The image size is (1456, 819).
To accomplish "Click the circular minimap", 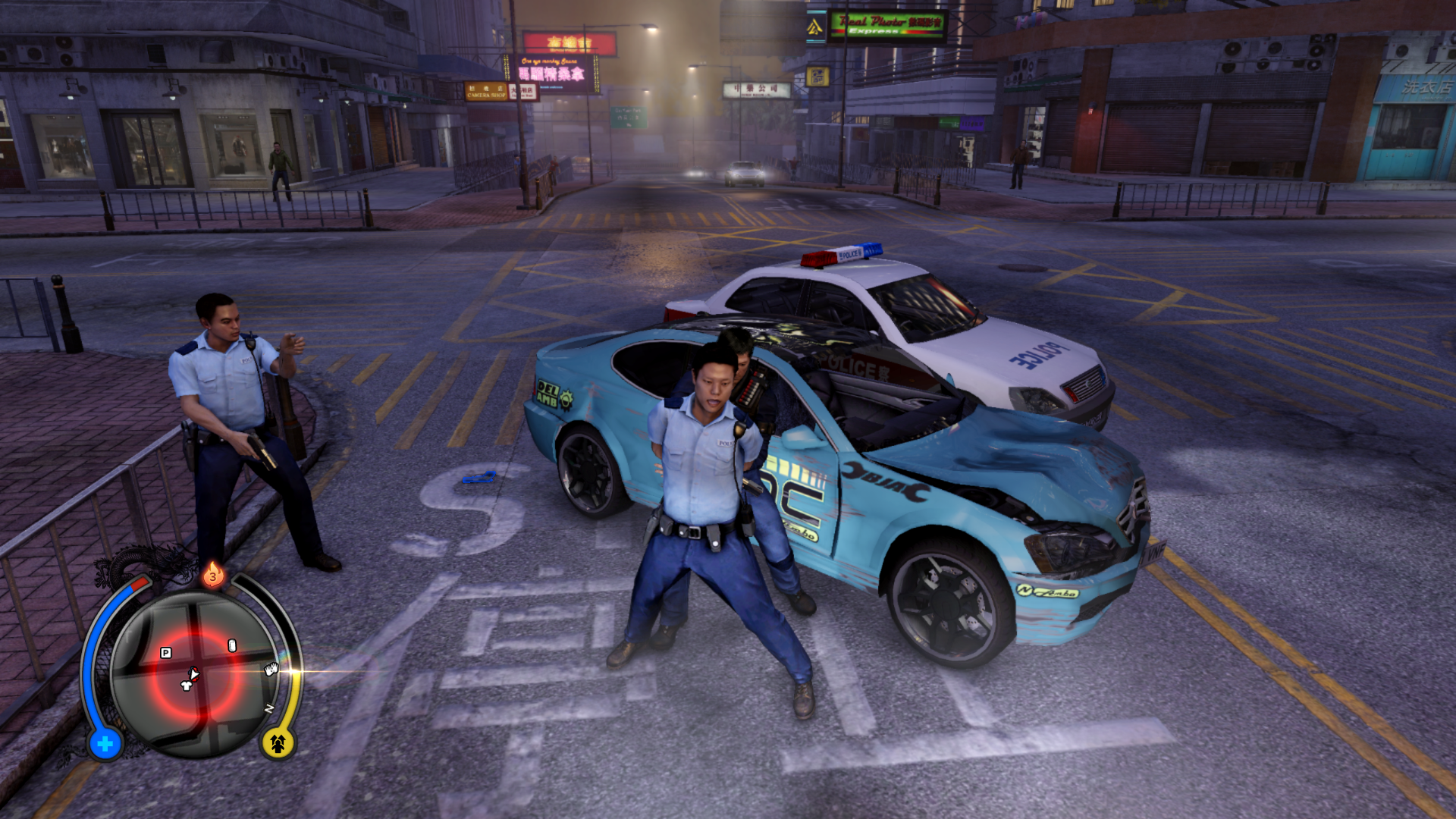I will 196,674.
